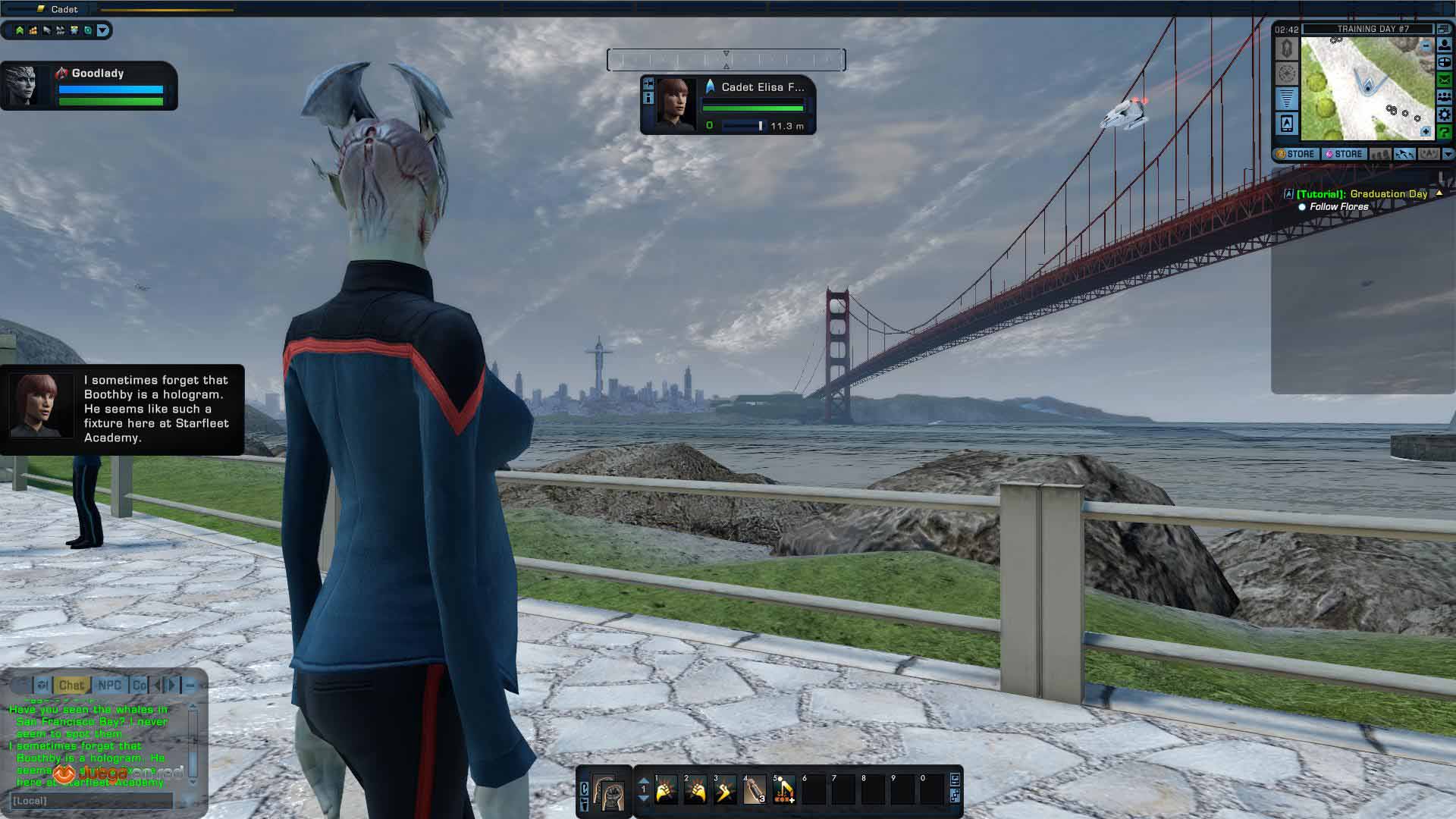Click the minimap zoom-out minus button
This screenshot has height=819, width=1456.
(1426, 46)
